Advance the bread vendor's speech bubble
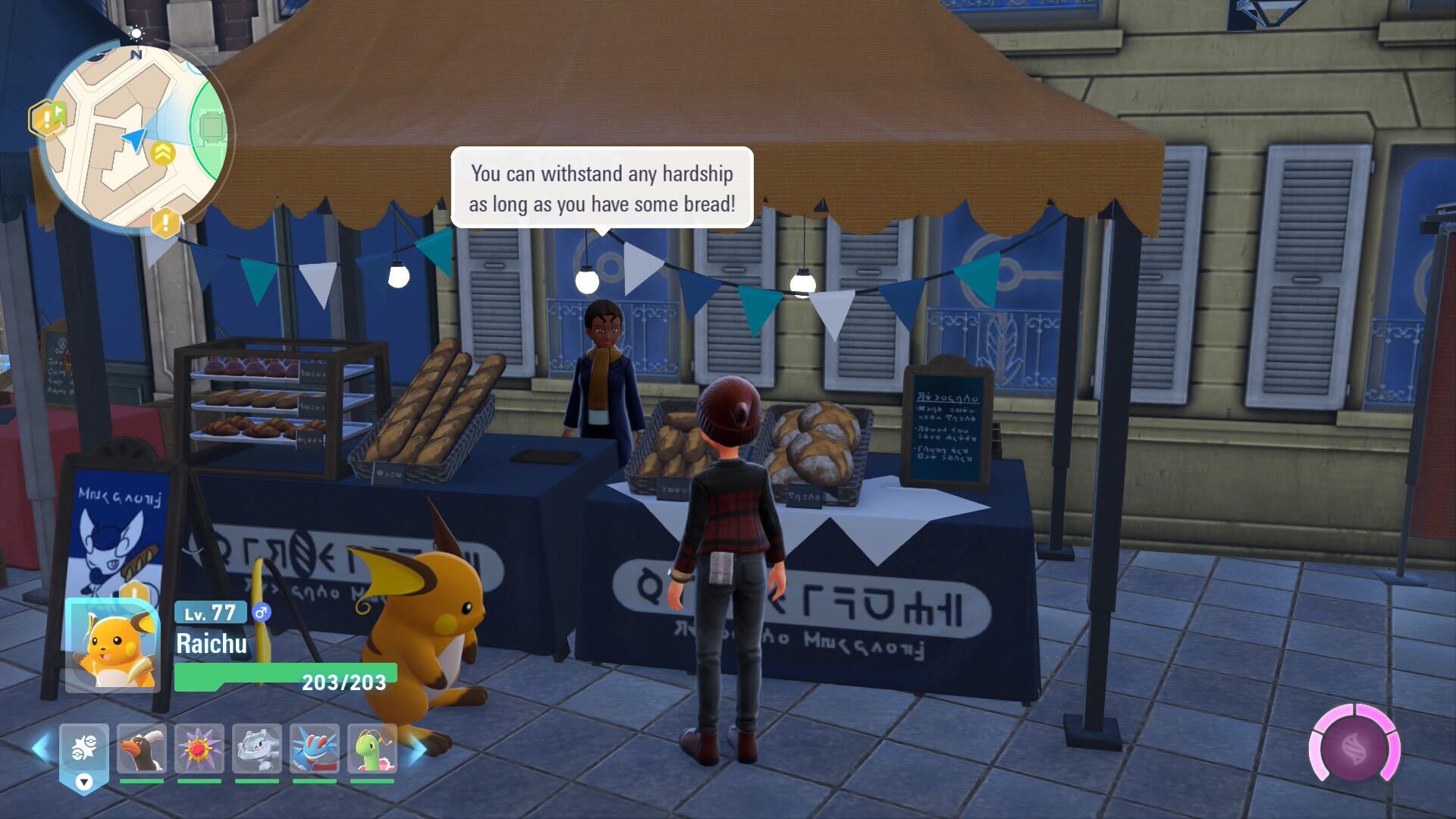Screen dimensions: 1456x819 [602, 188]
